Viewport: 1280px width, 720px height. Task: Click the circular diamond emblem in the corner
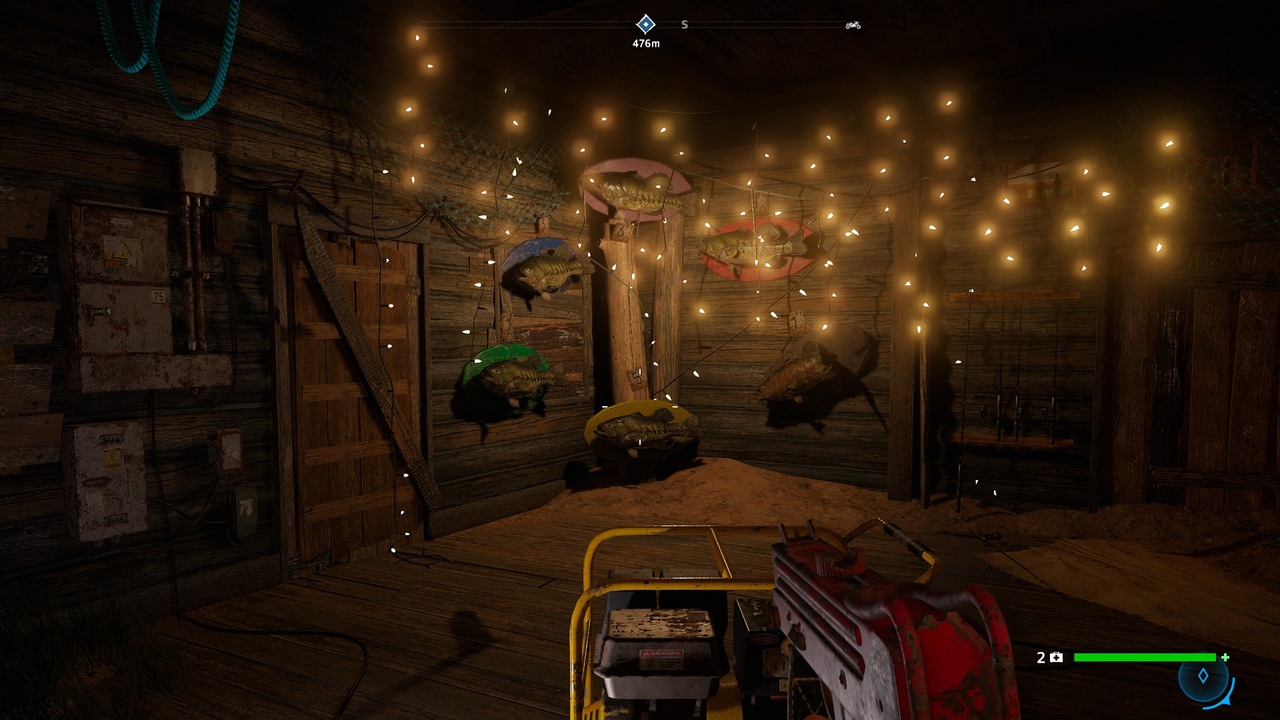tap(1204, 677)
